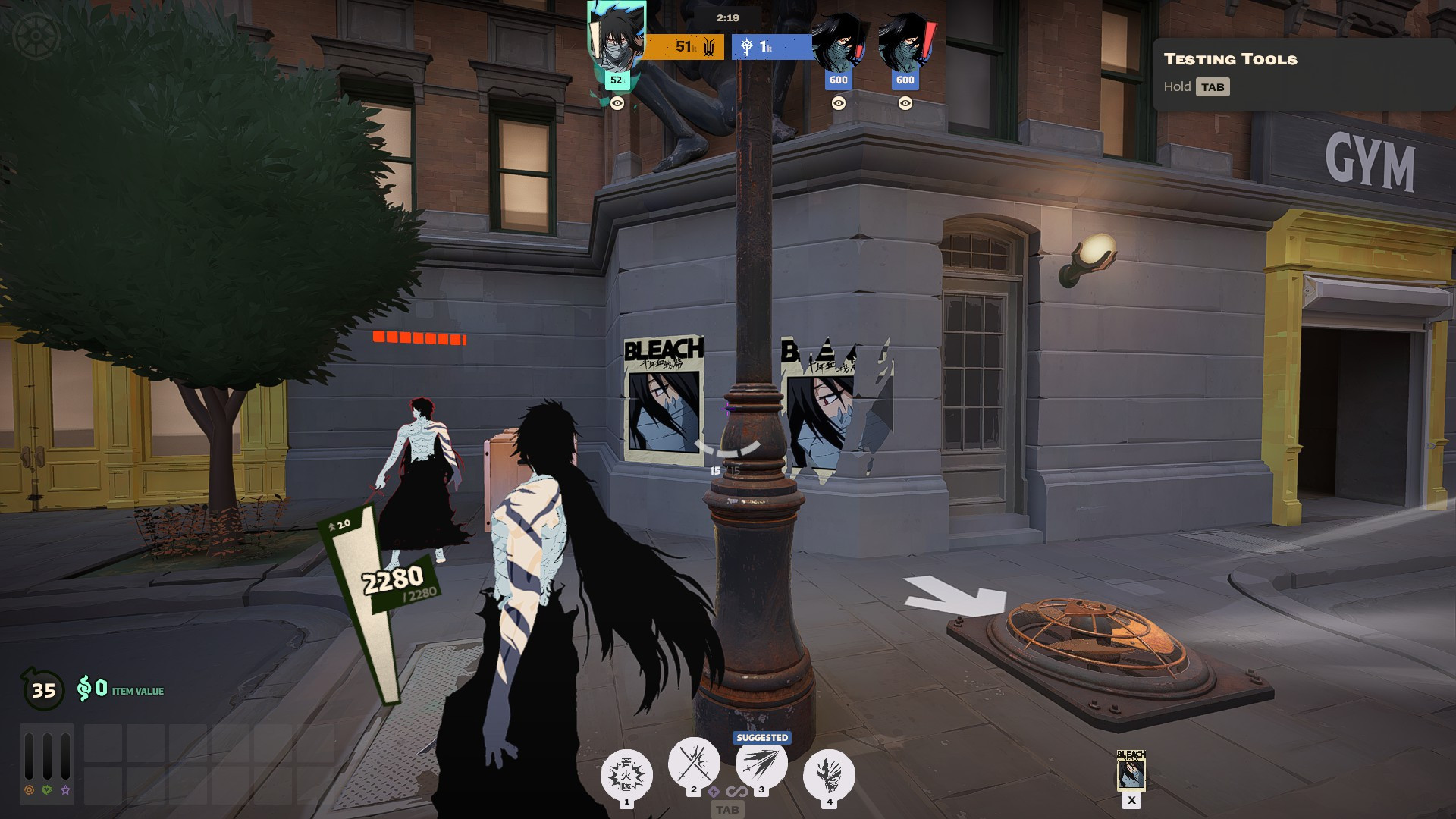Toggle the eye icon under the teal portrait

click(617, 104)
